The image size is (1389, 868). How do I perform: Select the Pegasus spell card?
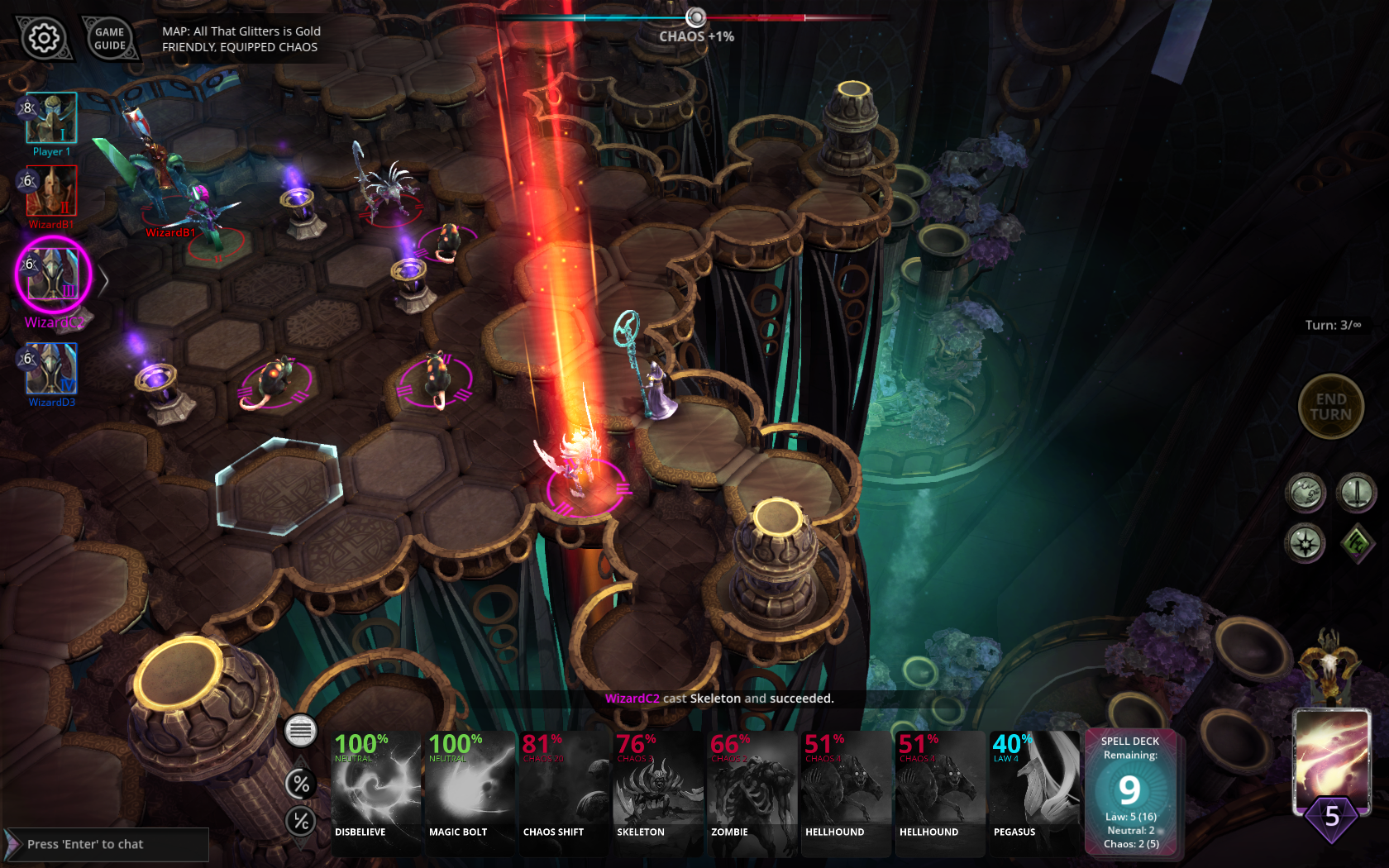click(x=1034, y=792)
